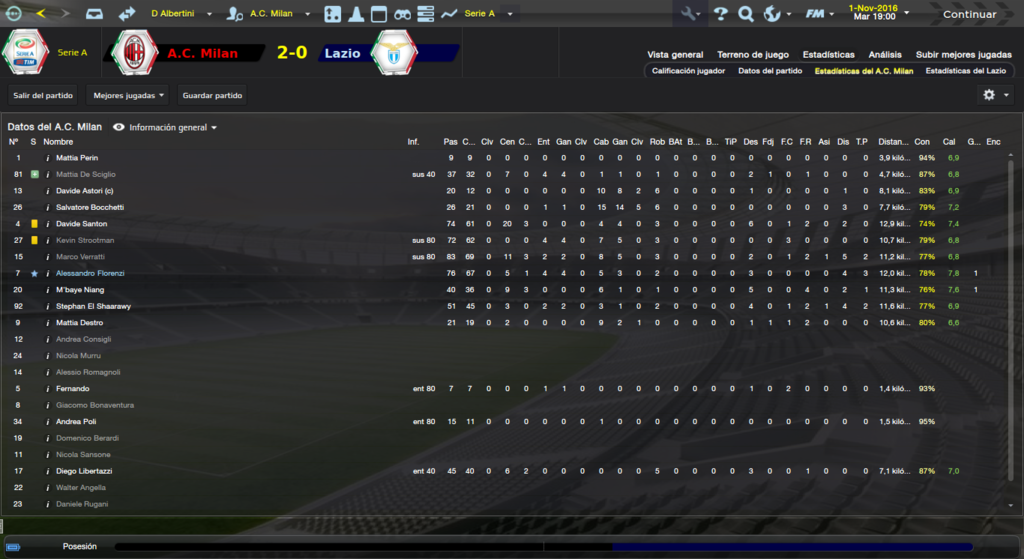The image size is (1024, 559).
Task: Open Calificación jugador sub-tab
Action: (x=688, y=71)
